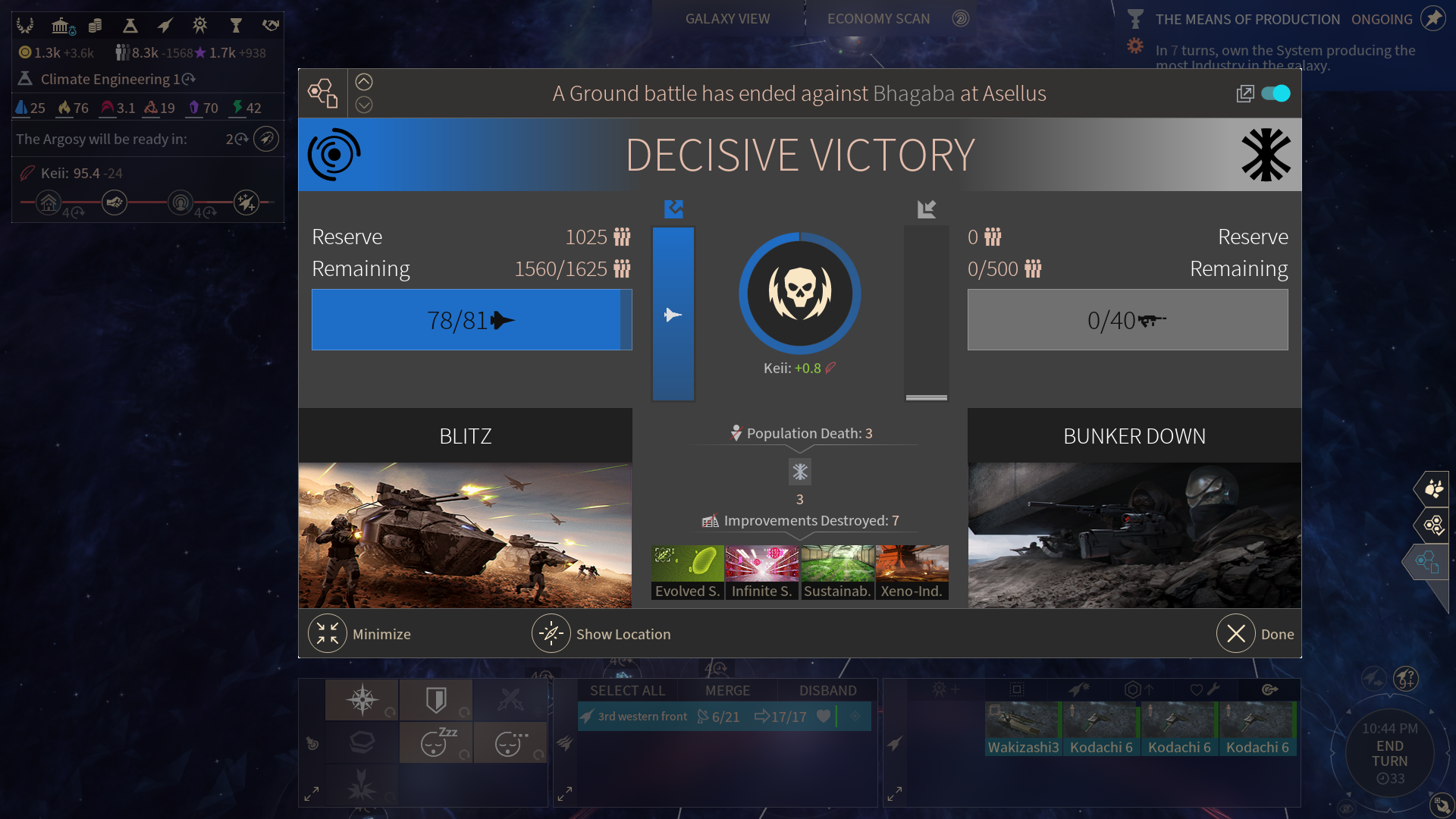Select All fleets in the panel

coord(627,690)
